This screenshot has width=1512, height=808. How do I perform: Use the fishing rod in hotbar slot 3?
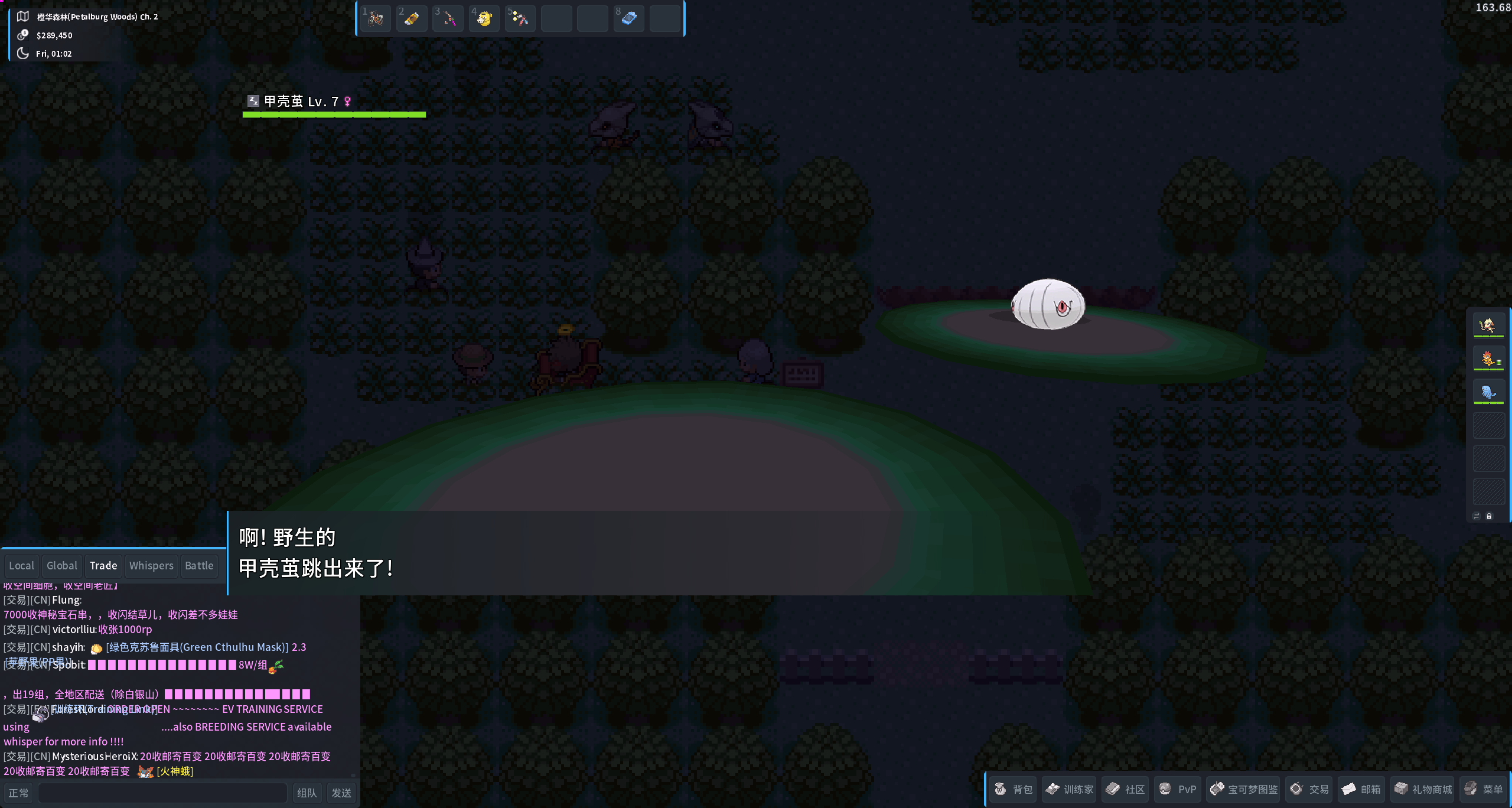point(448,18)
